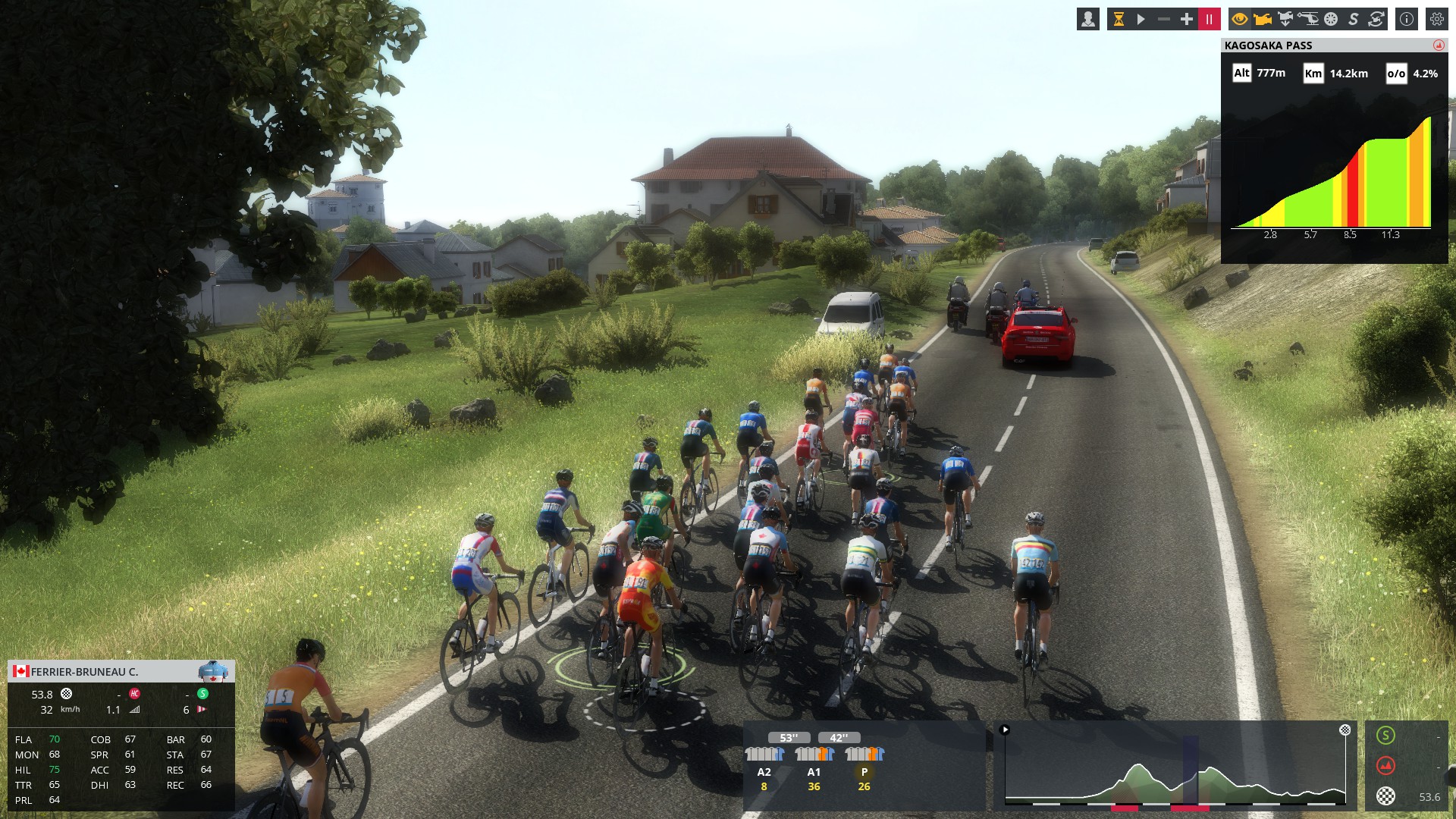1456x819 pixels.
Task: Increase game speed with the plus button
Action: pos(1187,20)
